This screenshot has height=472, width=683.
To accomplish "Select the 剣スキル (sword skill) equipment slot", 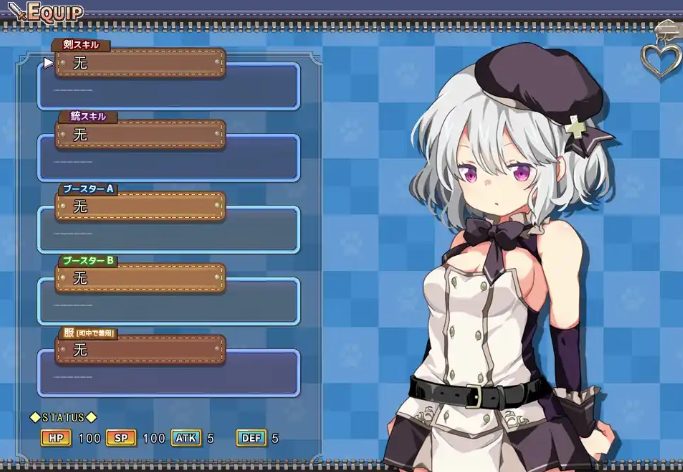I will pos(140,63).
